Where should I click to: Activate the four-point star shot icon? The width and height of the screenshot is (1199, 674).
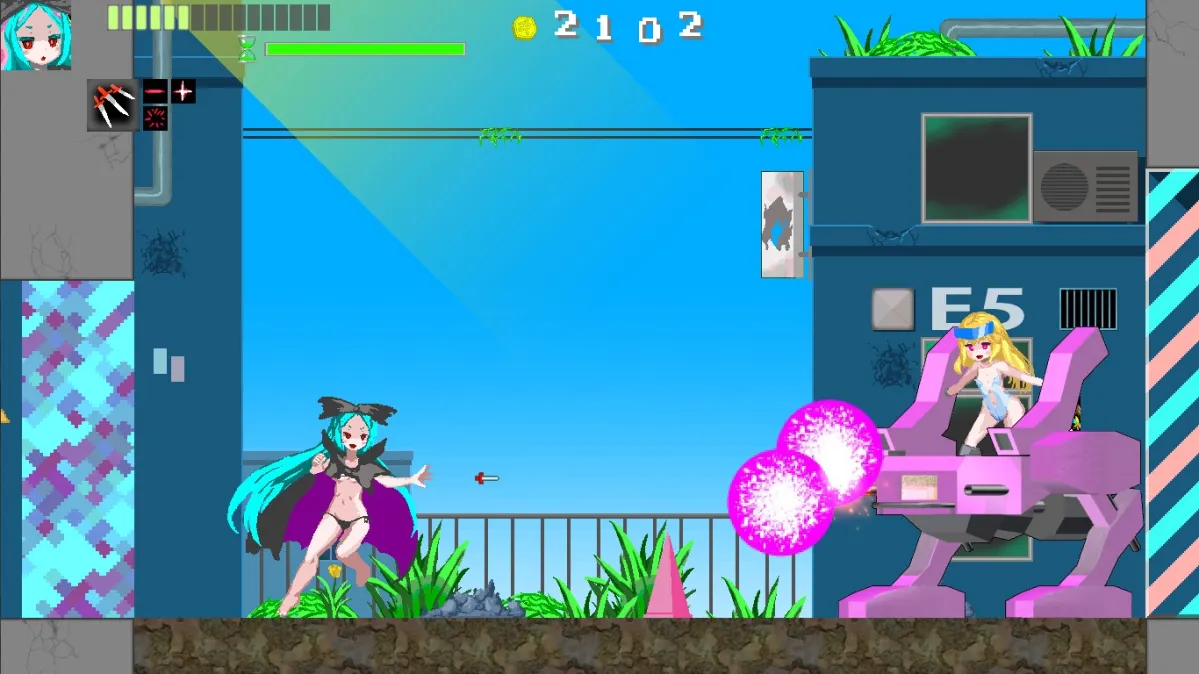coord(183,92)
